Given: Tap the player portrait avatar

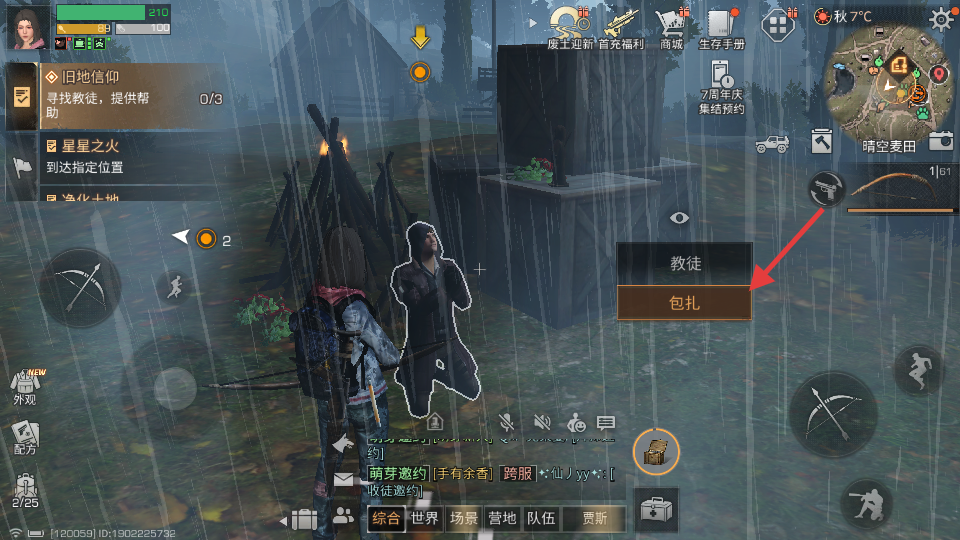Looking at the screenshot, I should 27,26.
